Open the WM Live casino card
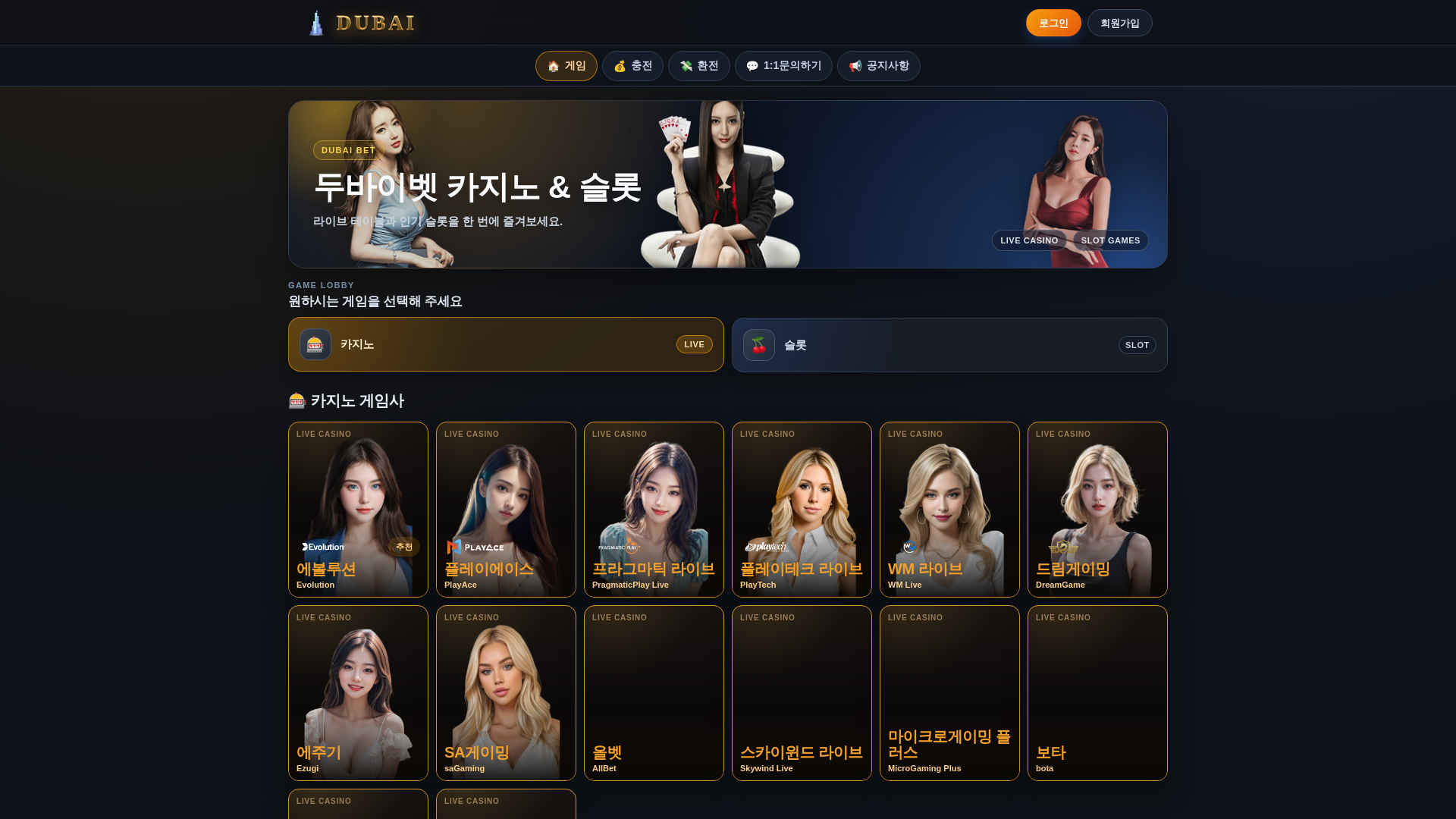 949,510
